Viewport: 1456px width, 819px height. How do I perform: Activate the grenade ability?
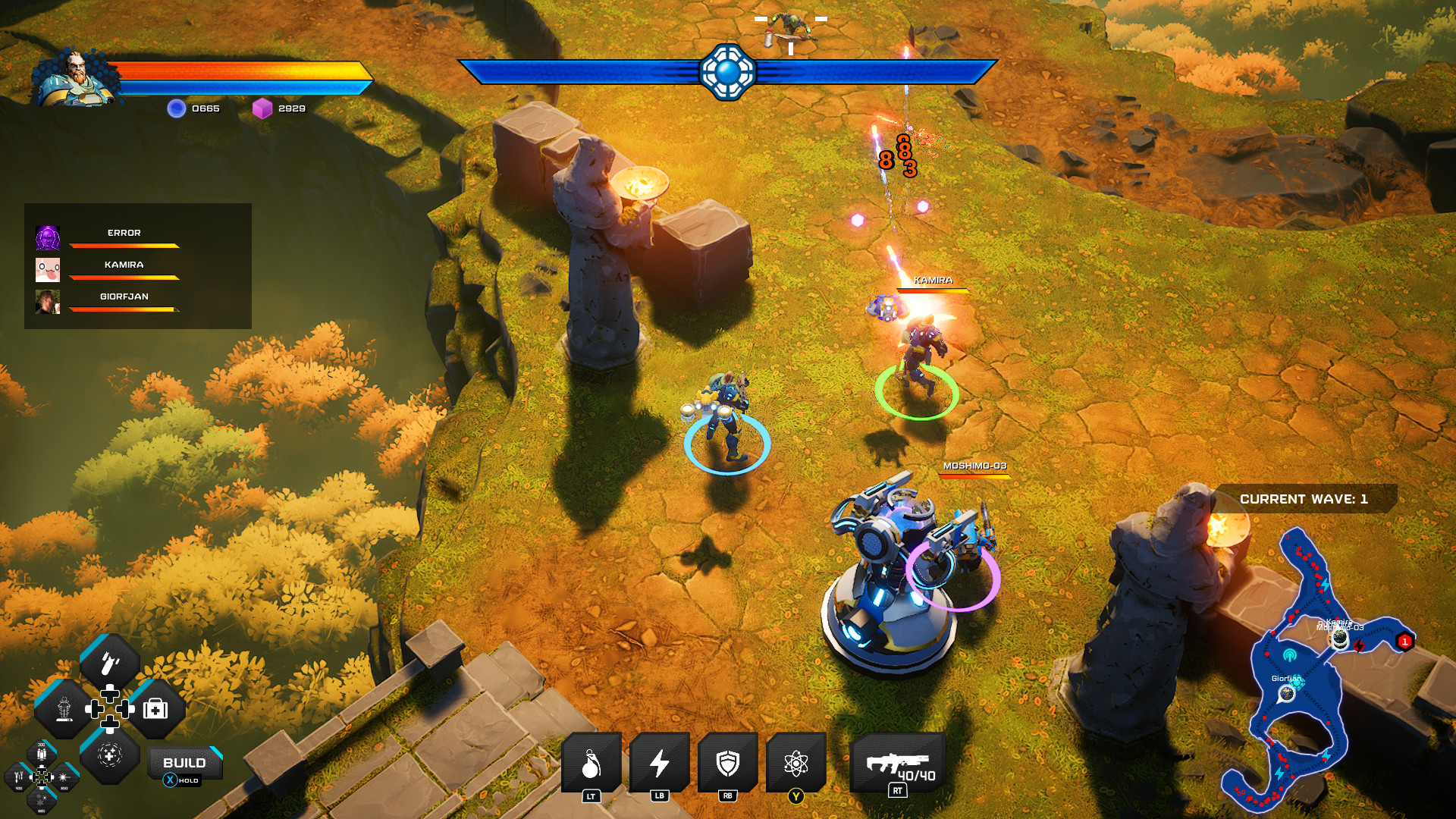tap(591, 763)
